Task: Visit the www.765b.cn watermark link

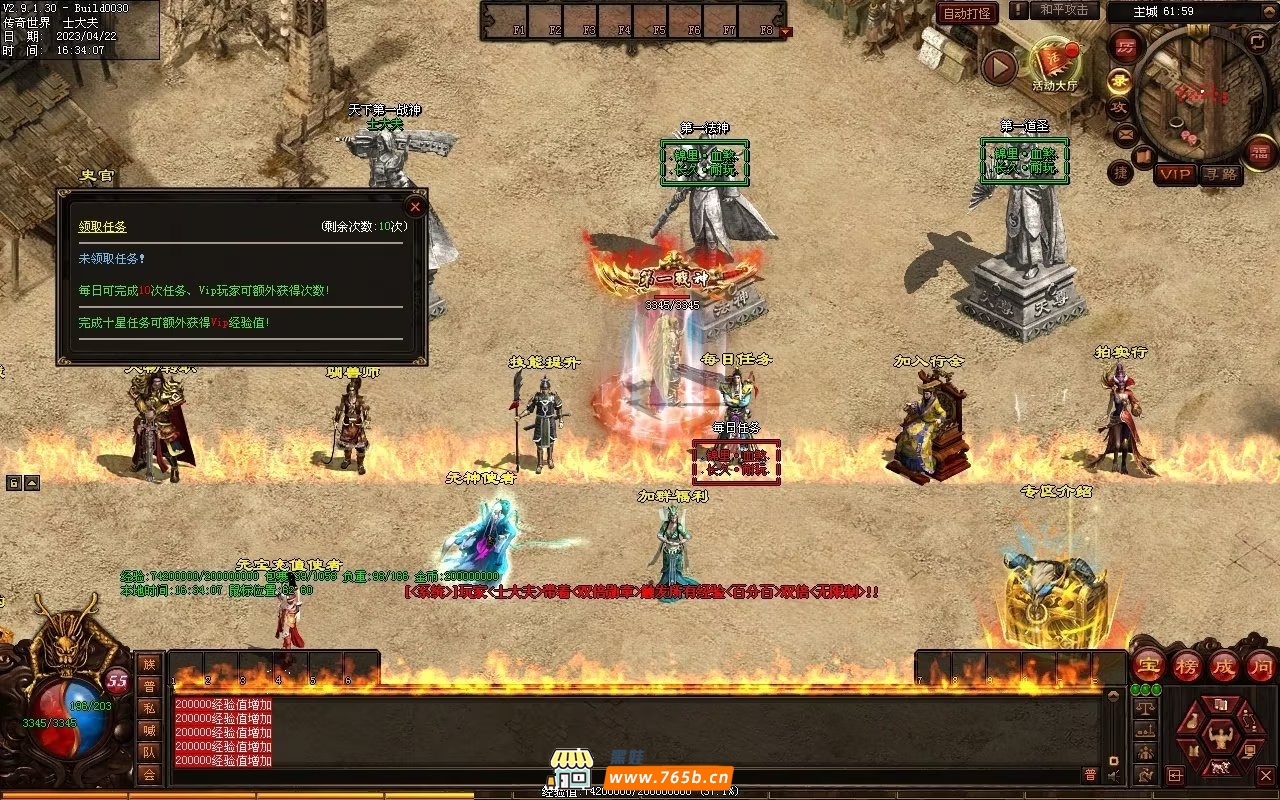Action: (x=670, y=777)
